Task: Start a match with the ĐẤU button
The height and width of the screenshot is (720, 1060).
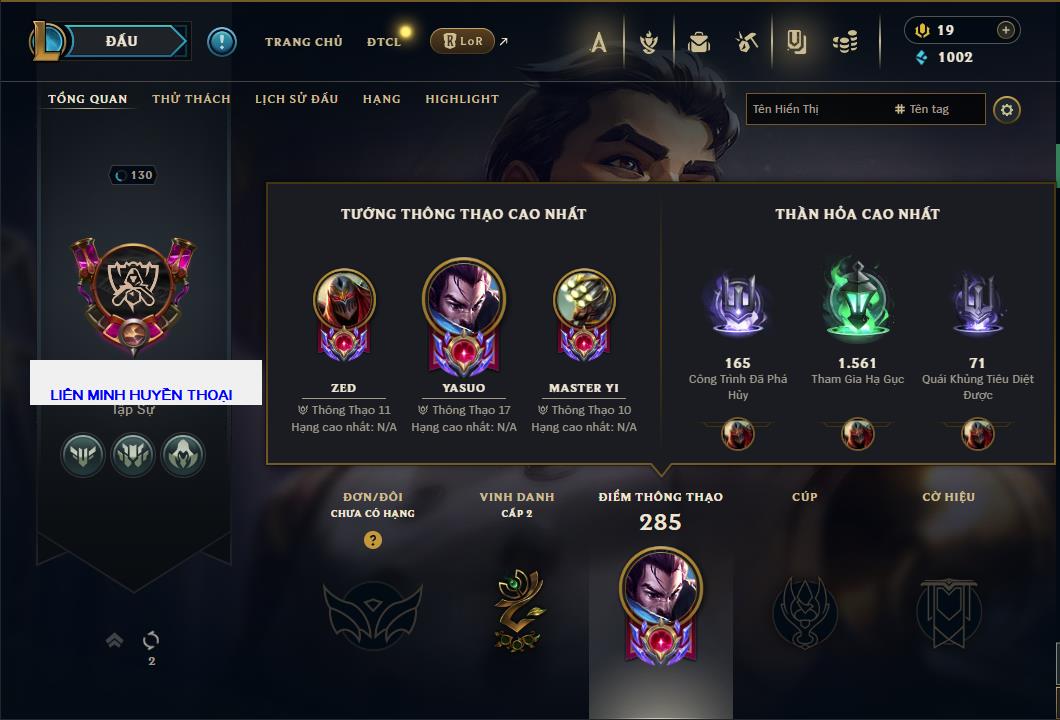Action: pyautogui.click(x=122, y=41)
